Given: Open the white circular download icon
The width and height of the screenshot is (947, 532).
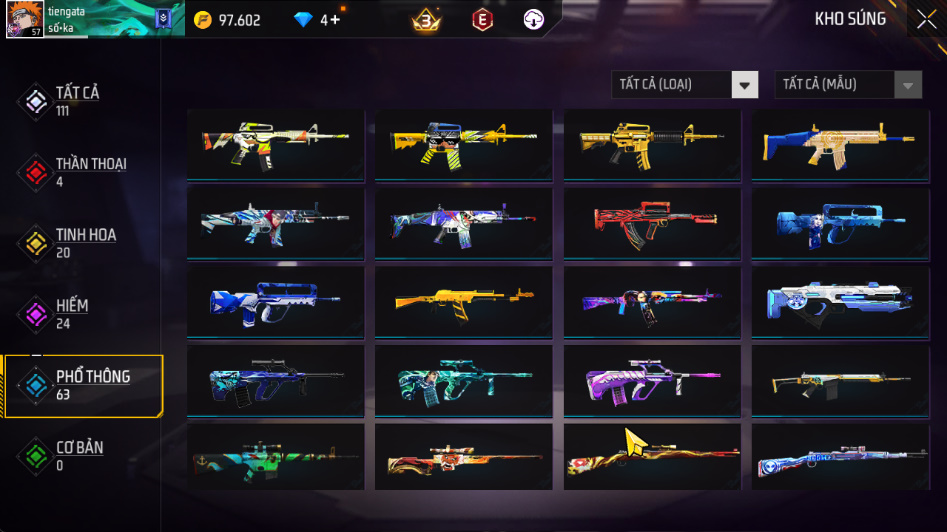Looking at the screenshot, I should click(x=534, y=20).
